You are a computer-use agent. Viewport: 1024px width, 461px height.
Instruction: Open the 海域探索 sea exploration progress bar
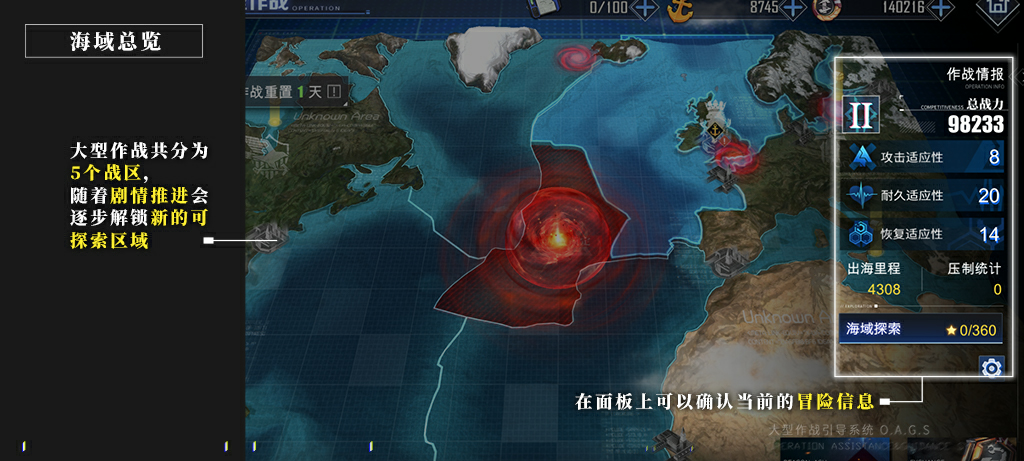click(x=920, y=329)
